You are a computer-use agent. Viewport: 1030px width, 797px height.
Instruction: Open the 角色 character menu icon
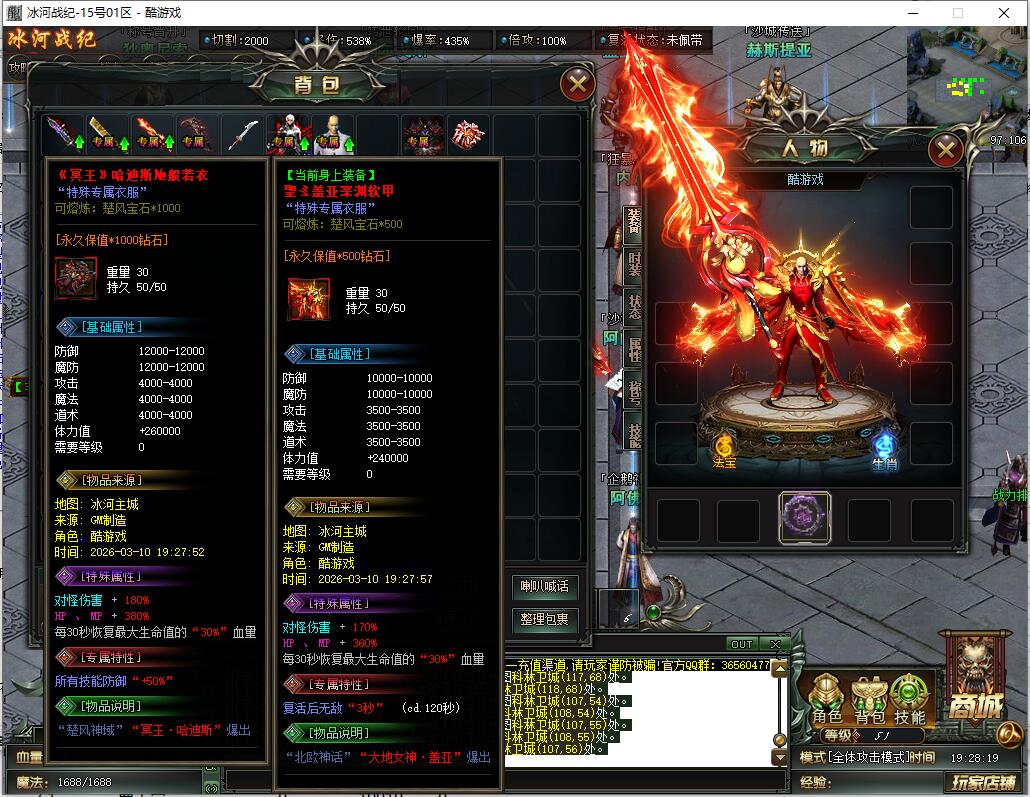pyautogui.click(x=827, y=699)
